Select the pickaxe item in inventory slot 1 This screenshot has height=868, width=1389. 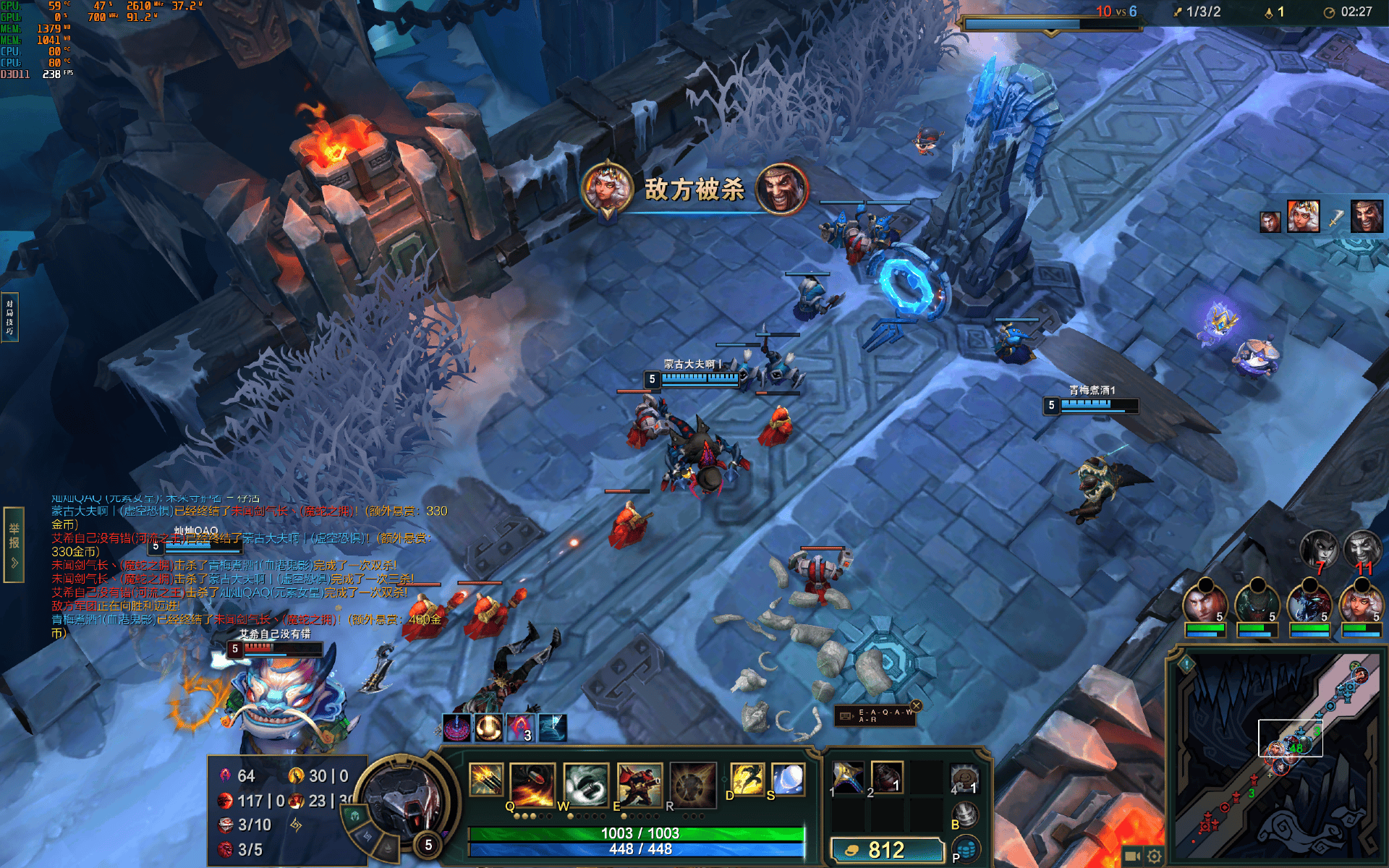point(847,778)
